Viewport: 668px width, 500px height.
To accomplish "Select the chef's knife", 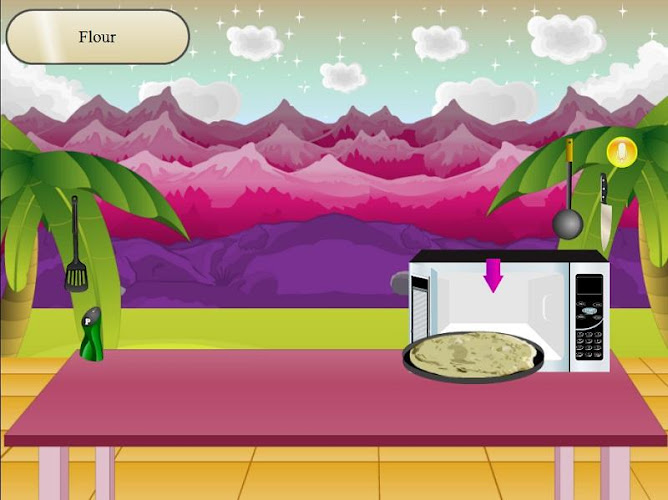I will coord(605,203).
